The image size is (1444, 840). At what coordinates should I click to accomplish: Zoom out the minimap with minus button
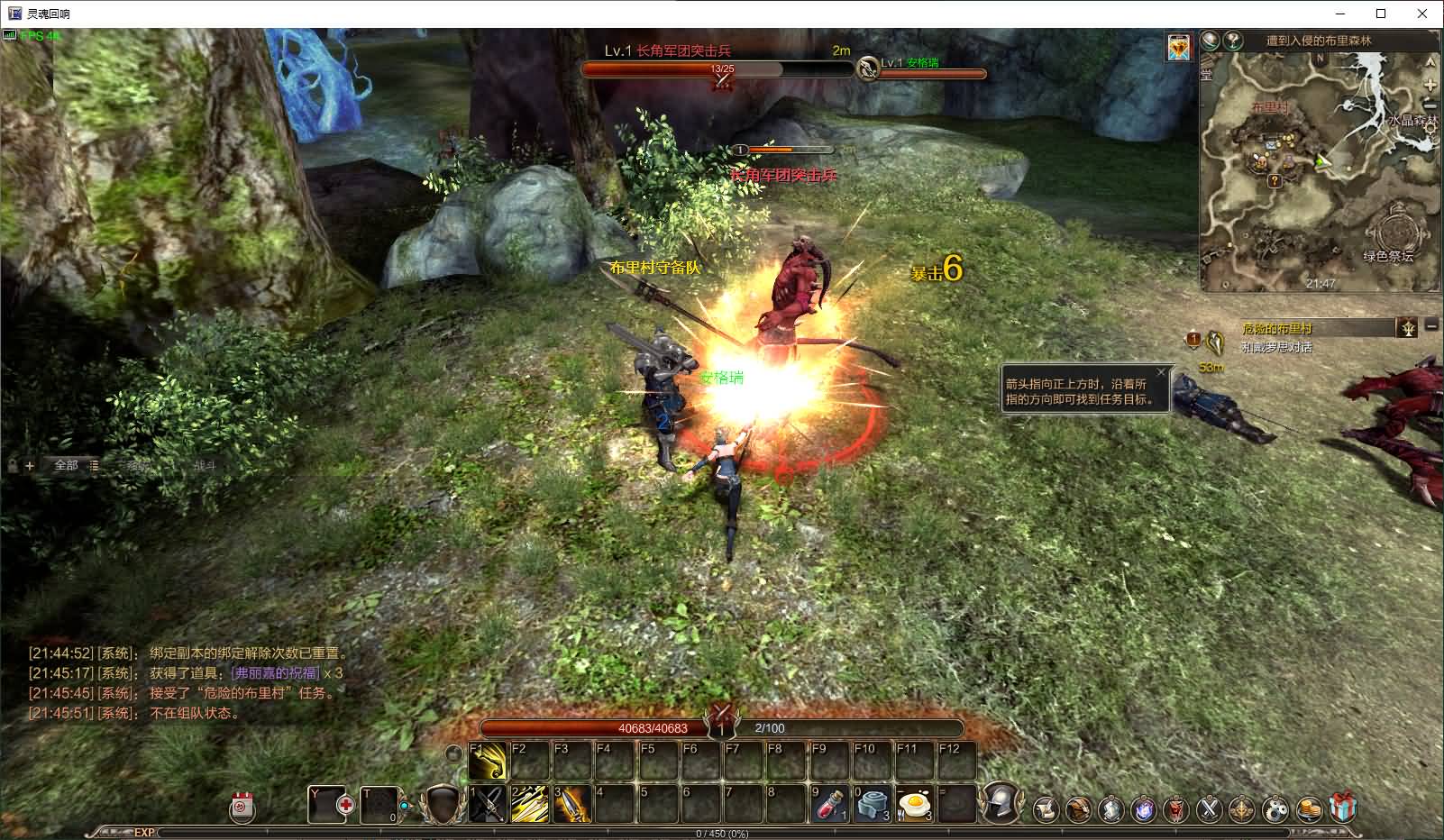1430,106
